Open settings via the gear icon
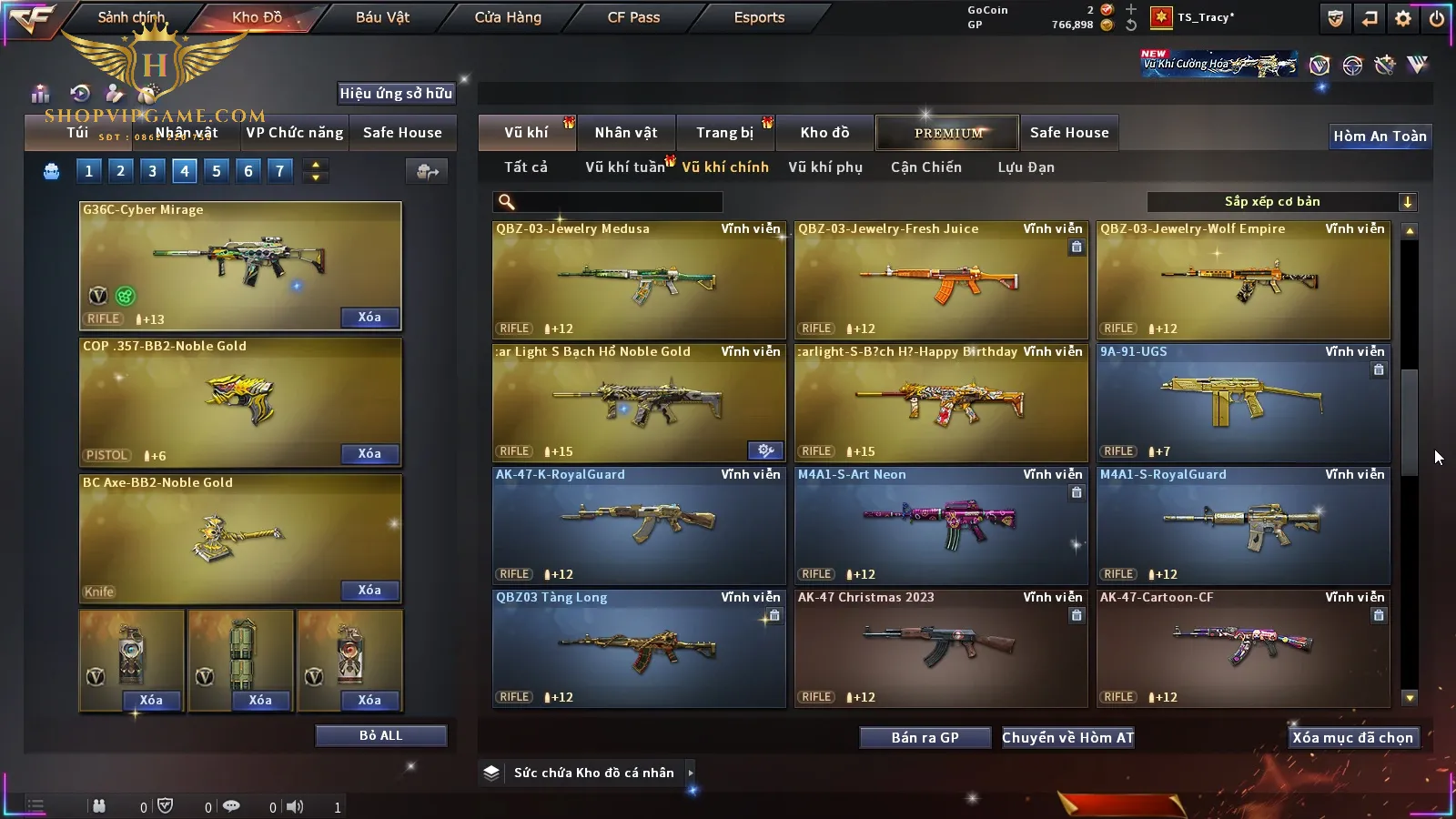Viewport: 1456px width, 819px height. tap(1403, 18)
